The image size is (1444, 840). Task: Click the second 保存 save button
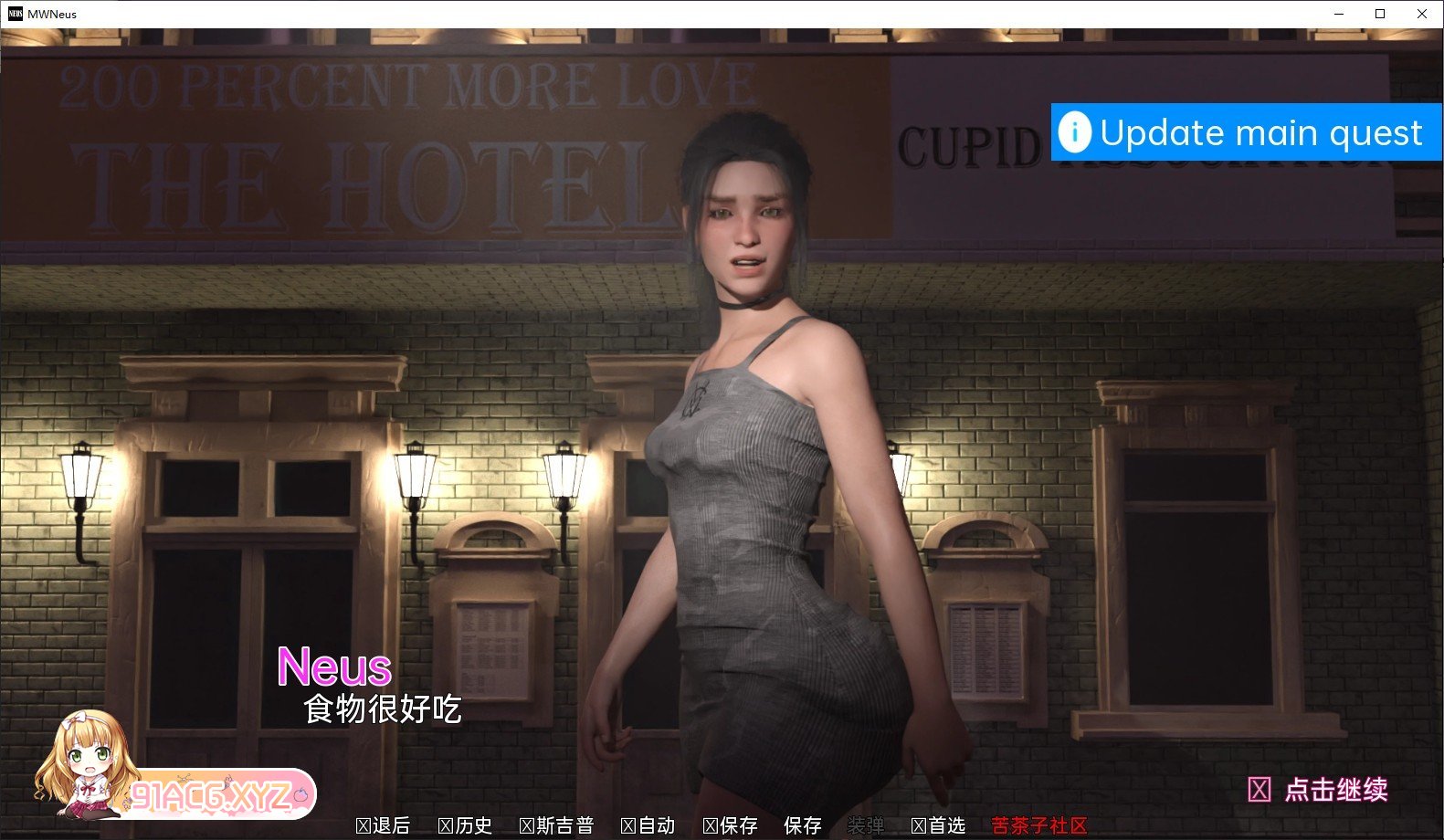point(803,826)
